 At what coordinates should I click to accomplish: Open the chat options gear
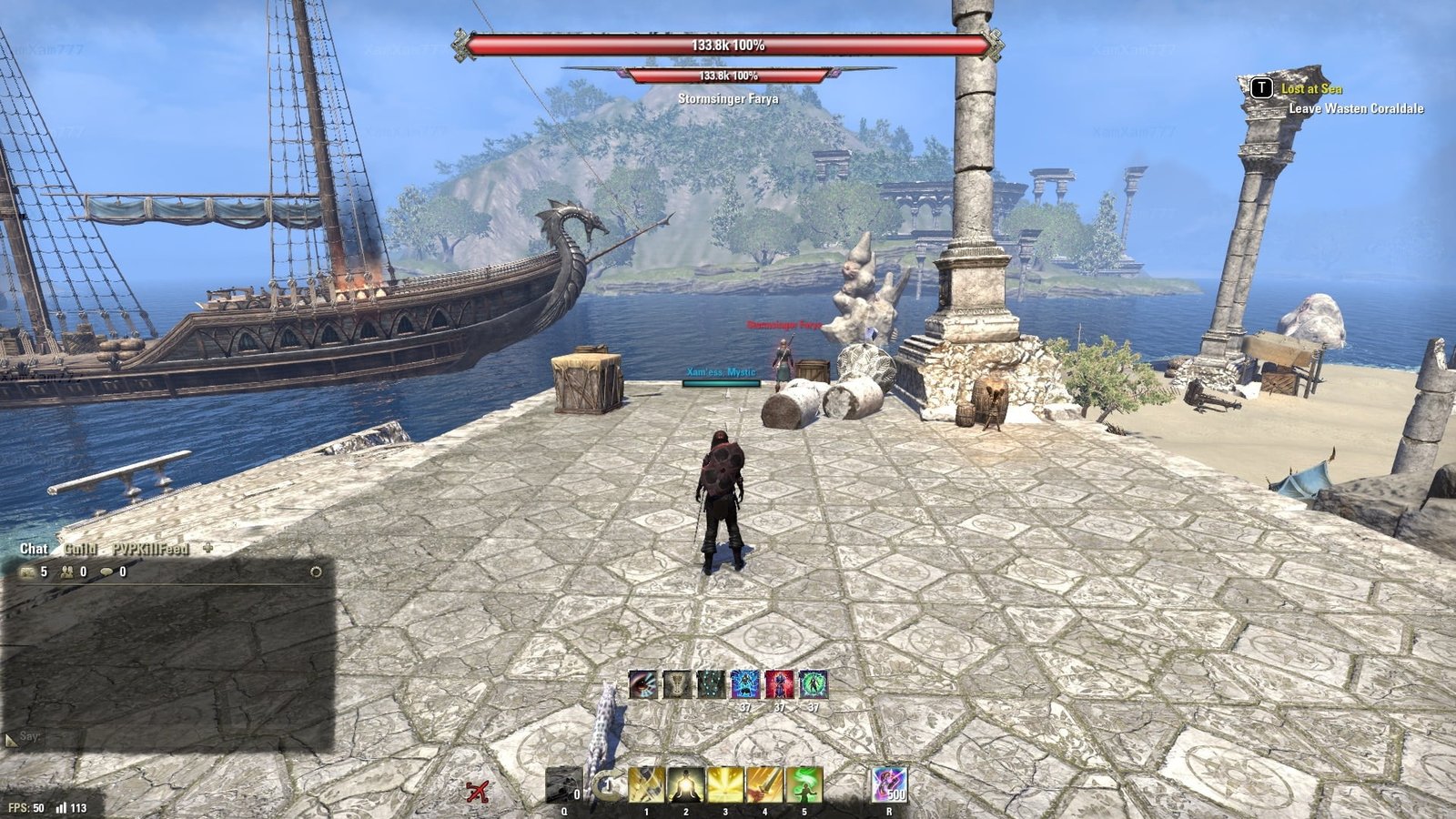316,572
